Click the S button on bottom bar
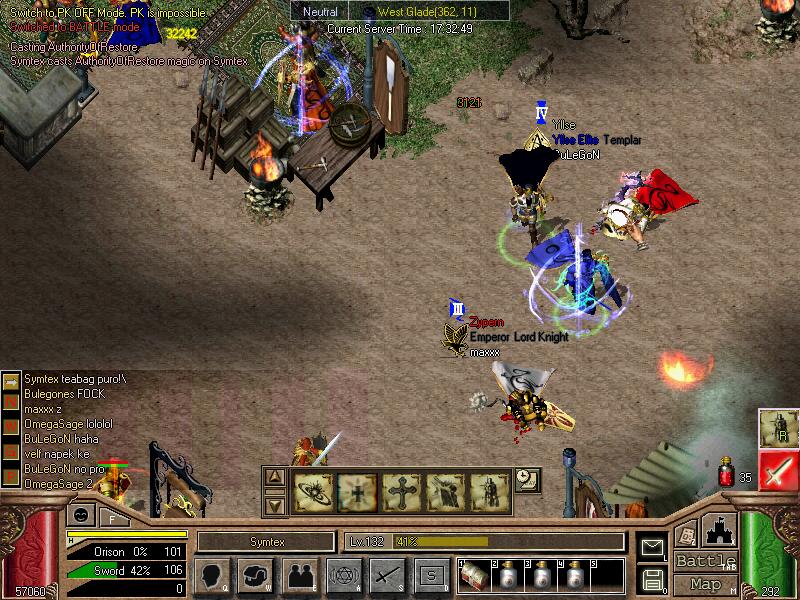The width and height of the screenshot is (800, 600). click(x=431, y=575)
